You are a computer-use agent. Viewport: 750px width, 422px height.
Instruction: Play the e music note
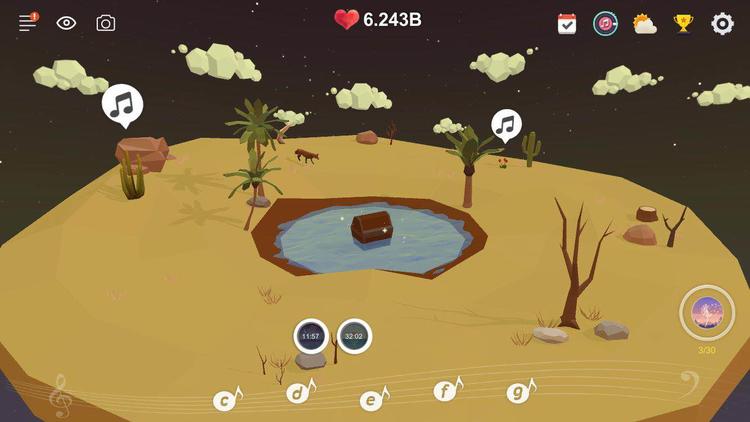(372, 400)
